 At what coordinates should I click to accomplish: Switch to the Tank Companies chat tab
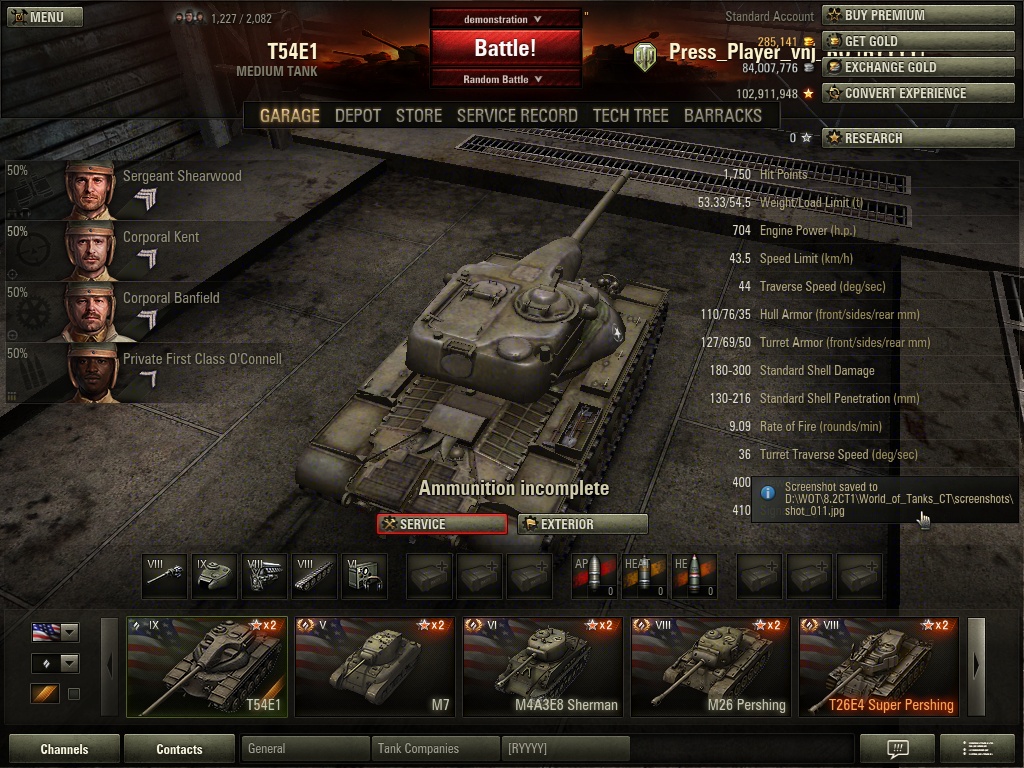pos(434,749)
